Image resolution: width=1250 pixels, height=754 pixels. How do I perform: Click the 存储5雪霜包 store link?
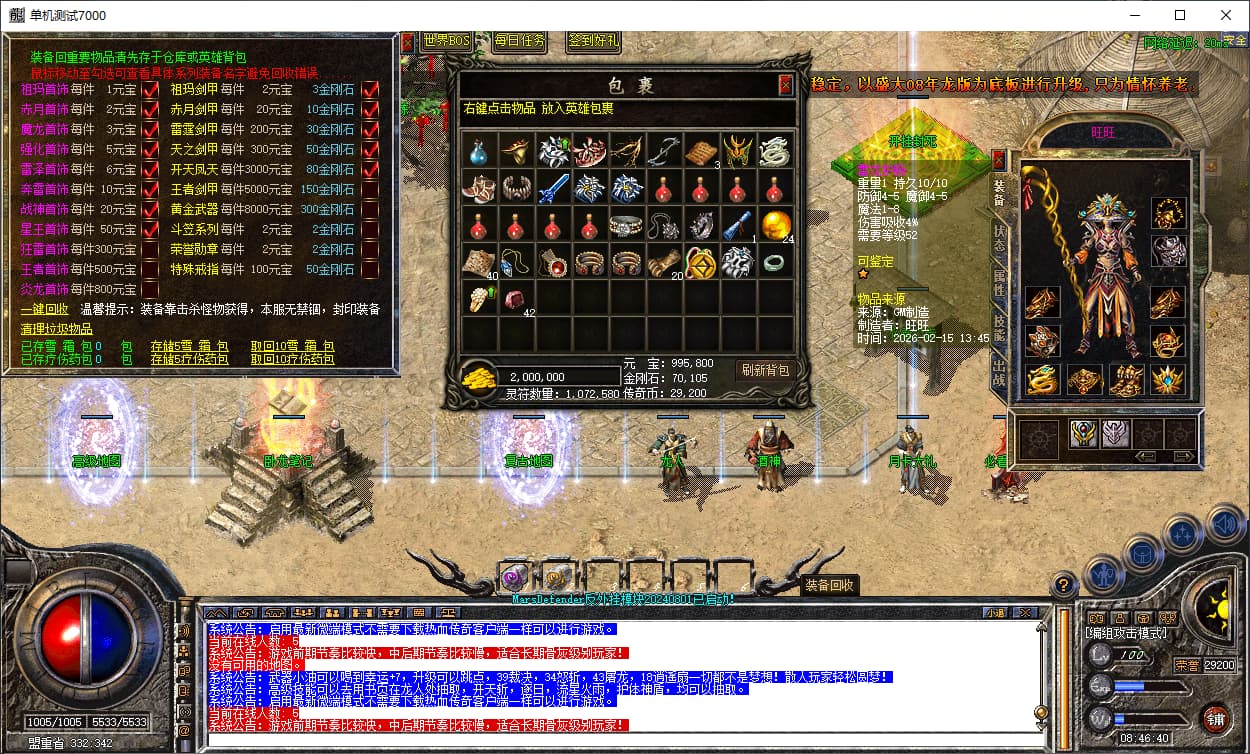click(x=189, y=346)
